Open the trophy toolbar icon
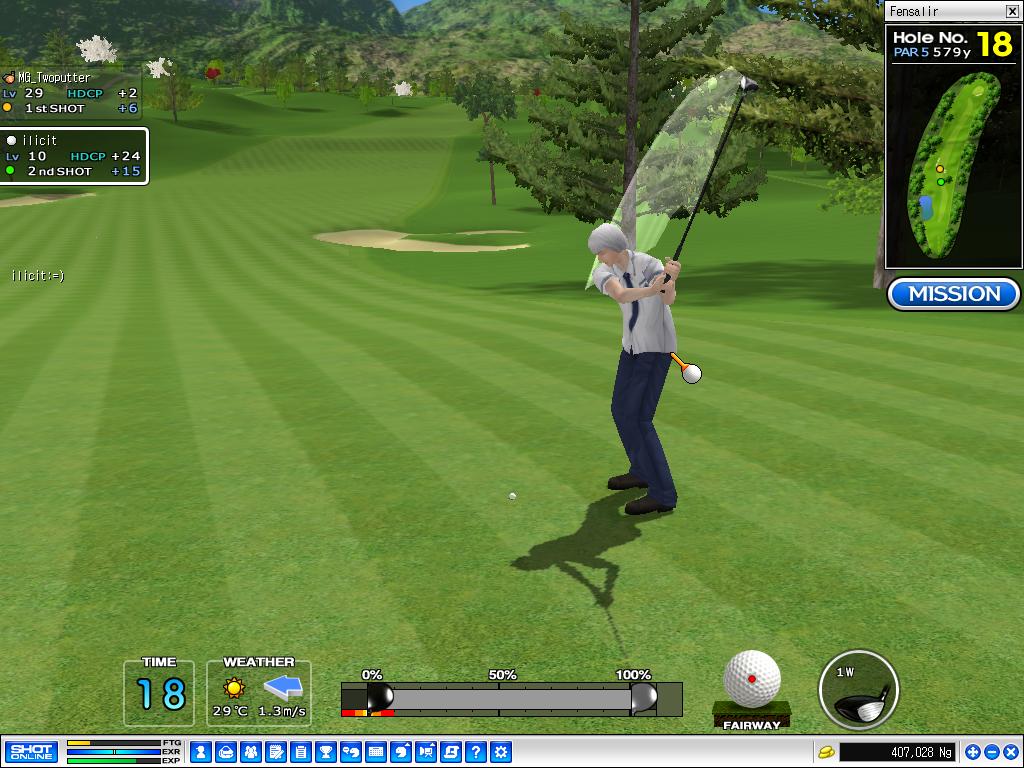Image resolution: width=1024 pixels, height=768 pixels. (325, 752)
